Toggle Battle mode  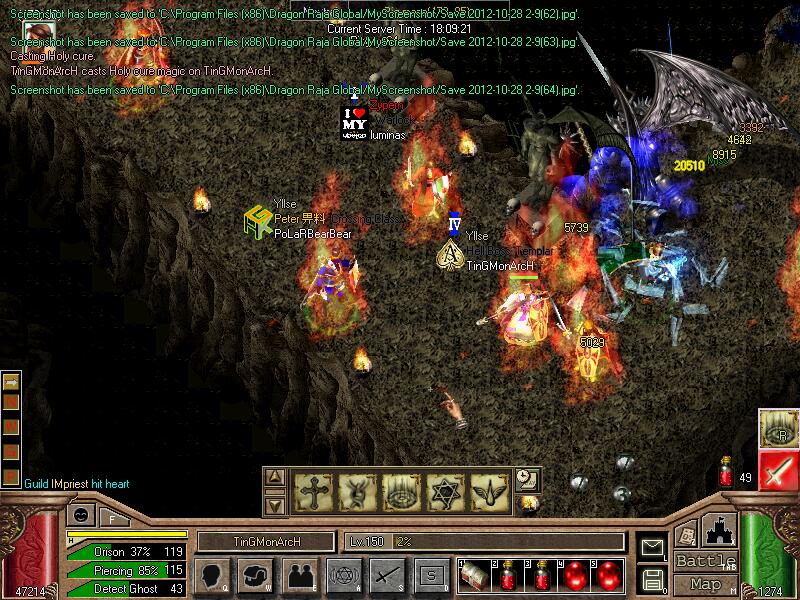click(x=705, y=561)
